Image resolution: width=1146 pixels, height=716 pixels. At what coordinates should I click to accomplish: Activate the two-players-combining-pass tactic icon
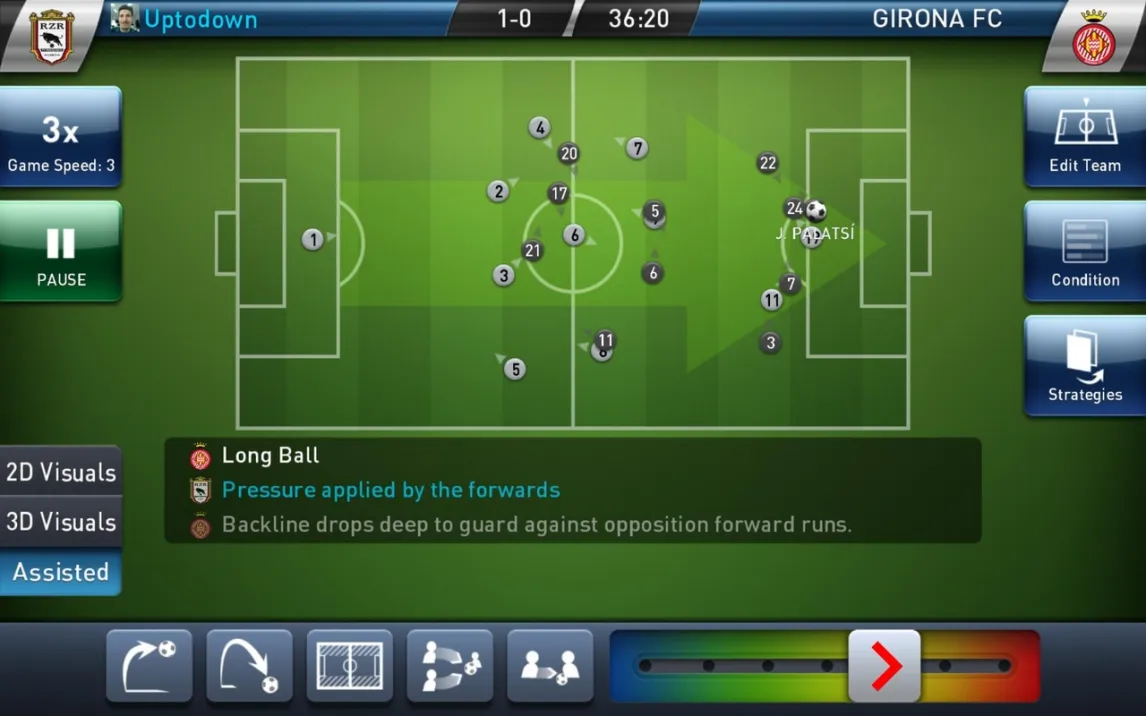(x=450, y=665)
